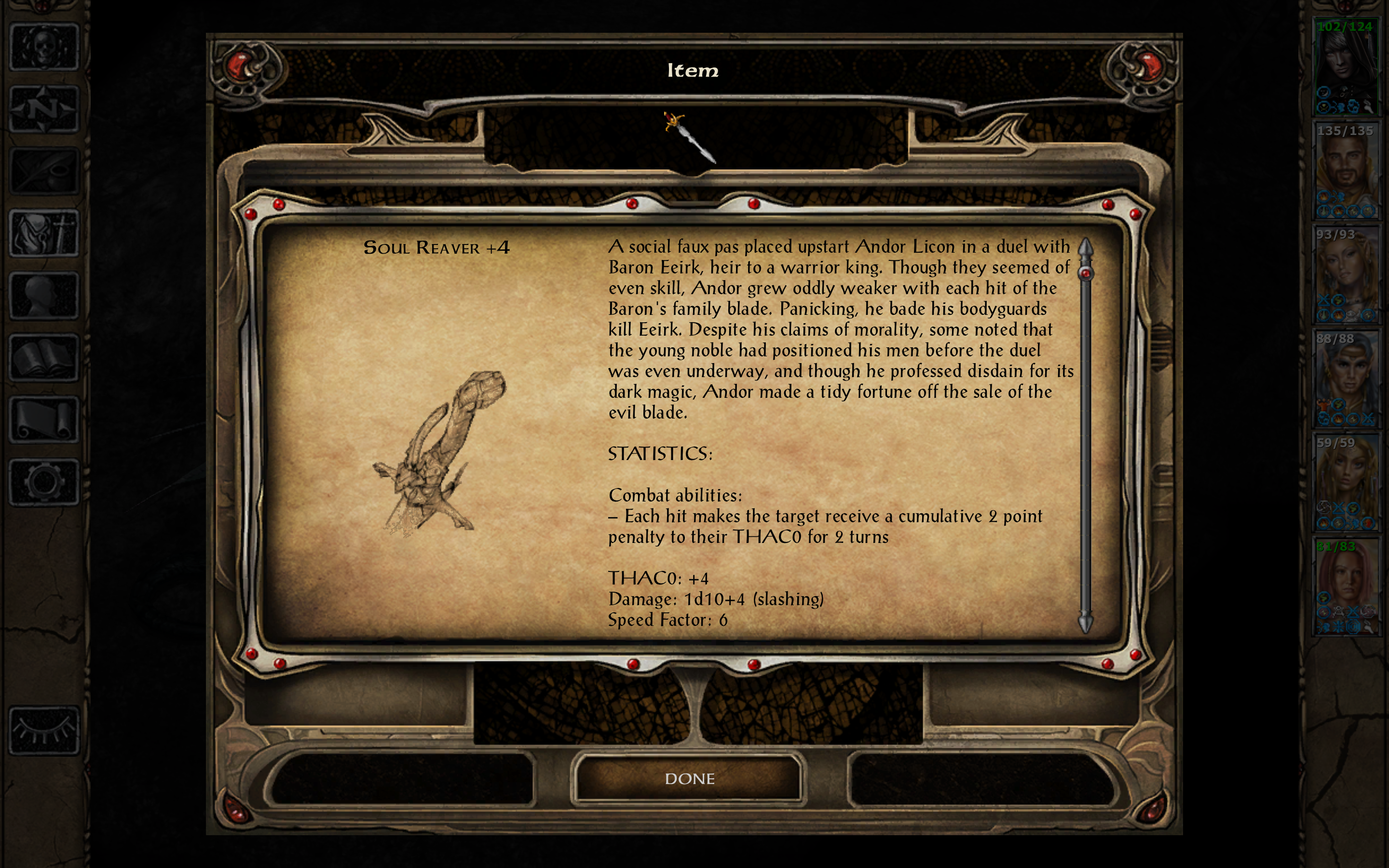Close the item description with Done
This screenshot has height=868, width=1389.
tap(689, 778)
